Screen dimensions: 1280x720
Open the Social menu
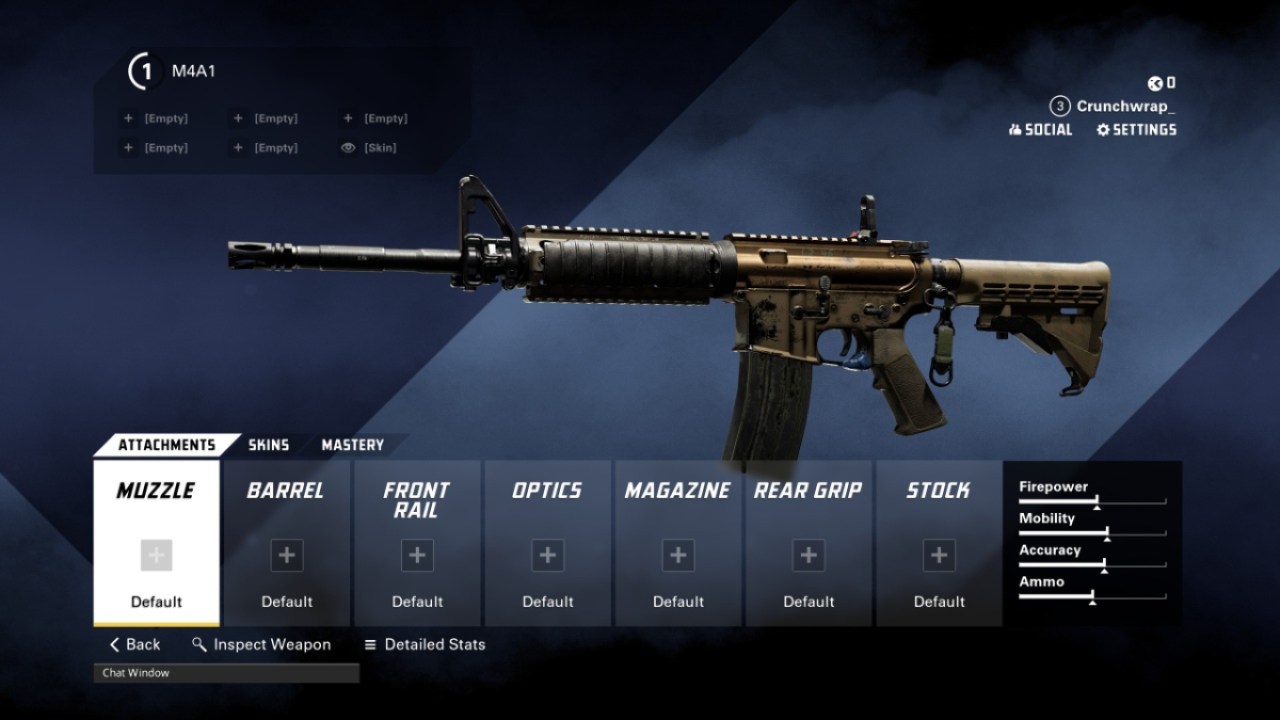point(1040,130)
